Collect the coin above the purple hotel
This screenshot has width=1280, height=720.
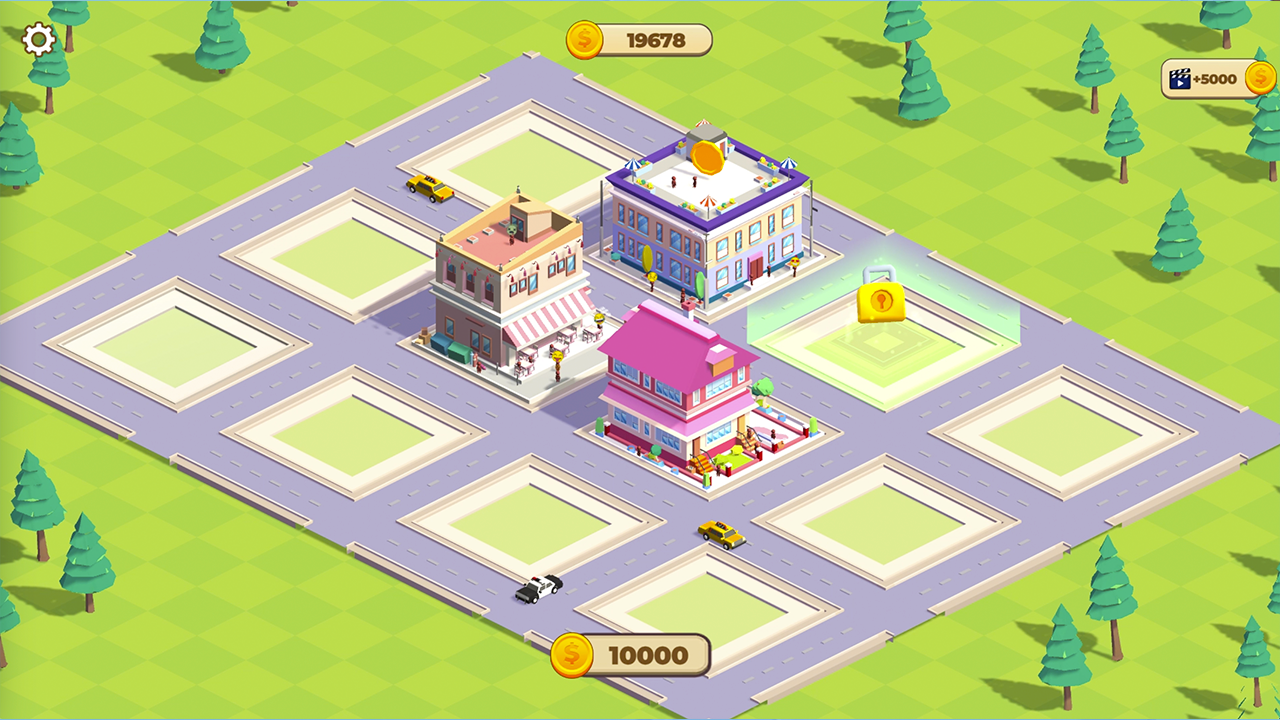click(706, 155)
